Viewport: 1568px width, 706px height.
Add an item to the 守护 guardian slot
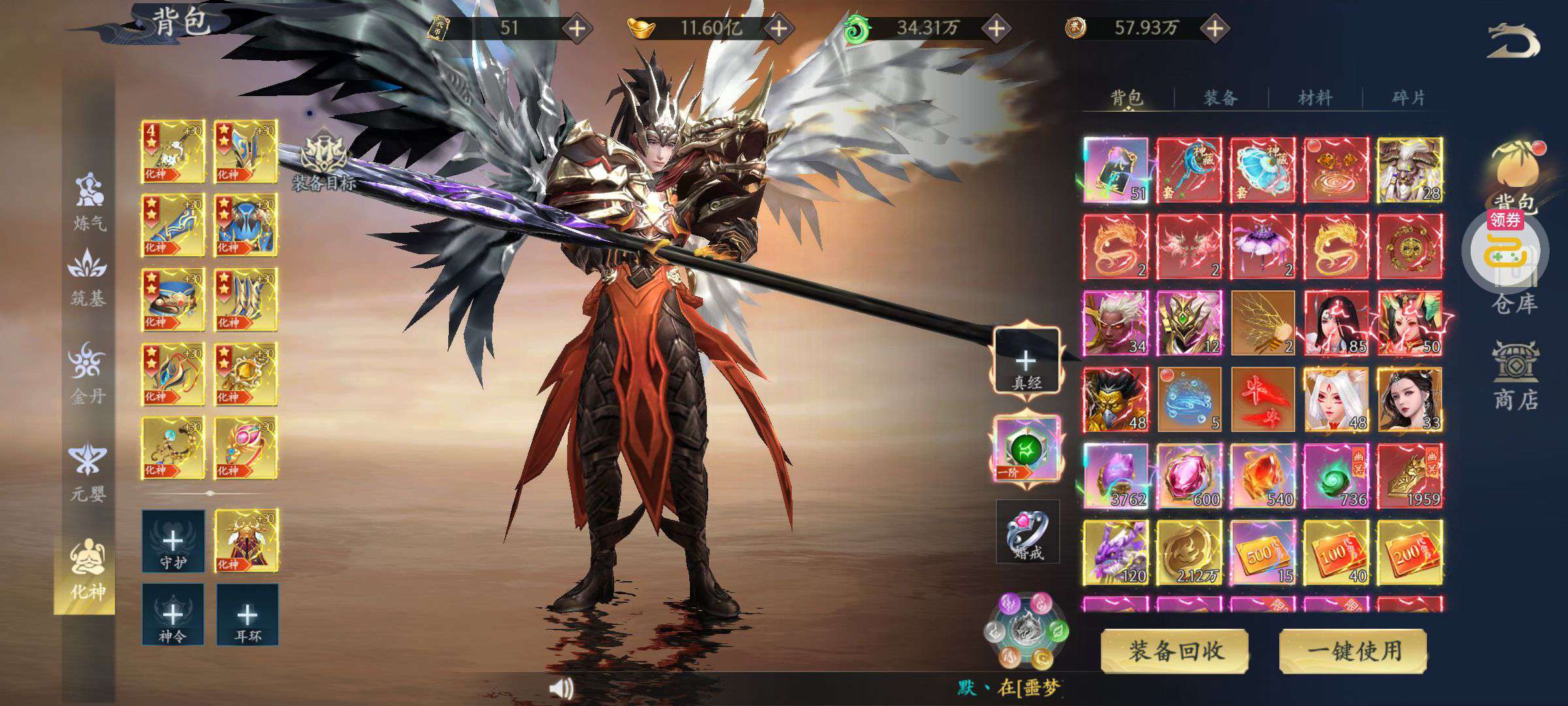tap(173, 541)
